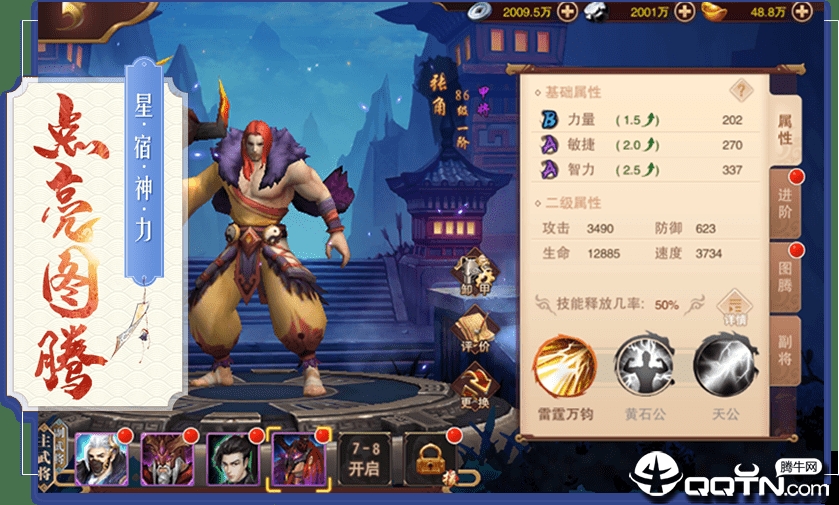The width and height of the screenshot is (839, 505).
Task: Select the 黄石公 skill icon
Action: click(643, 364)
